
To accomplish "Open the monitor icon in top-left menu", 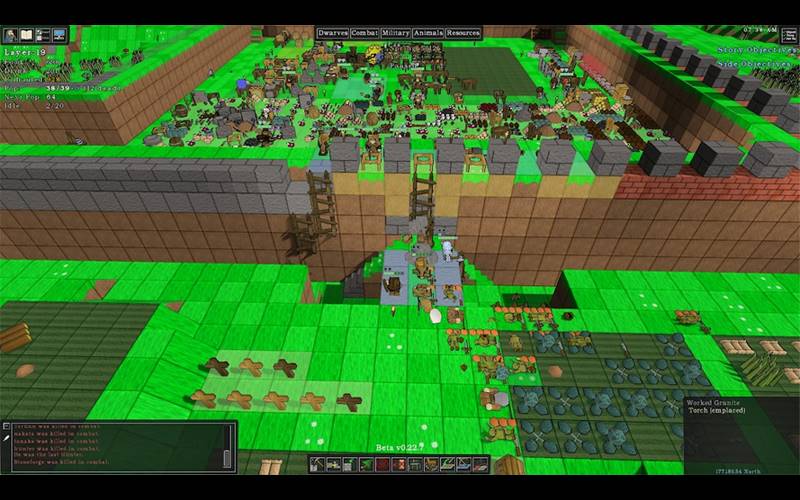I will 59,35.
